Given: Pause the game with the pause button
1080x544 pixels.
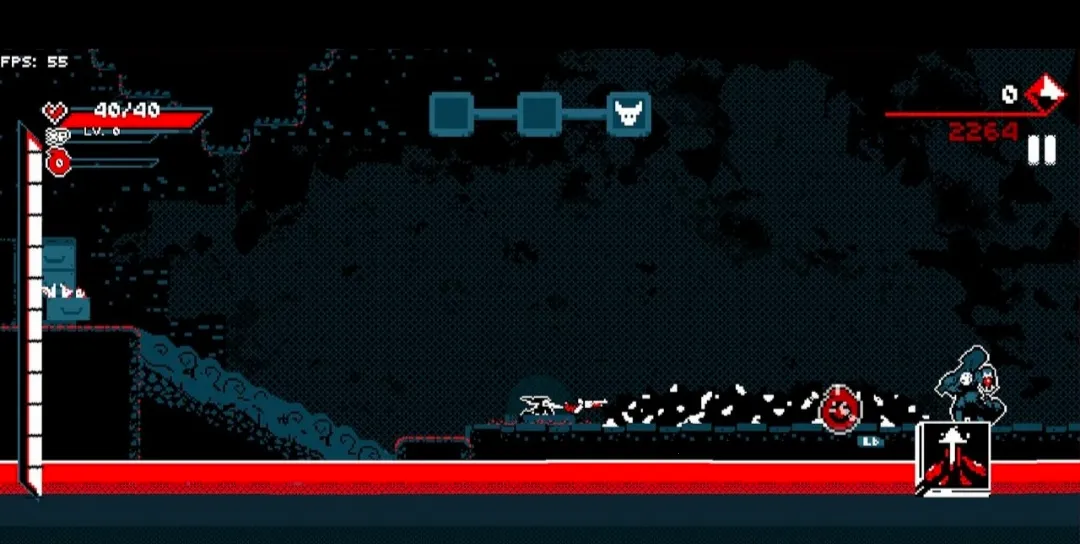Looking at the screenshot, I should [x=1041, y=150].
